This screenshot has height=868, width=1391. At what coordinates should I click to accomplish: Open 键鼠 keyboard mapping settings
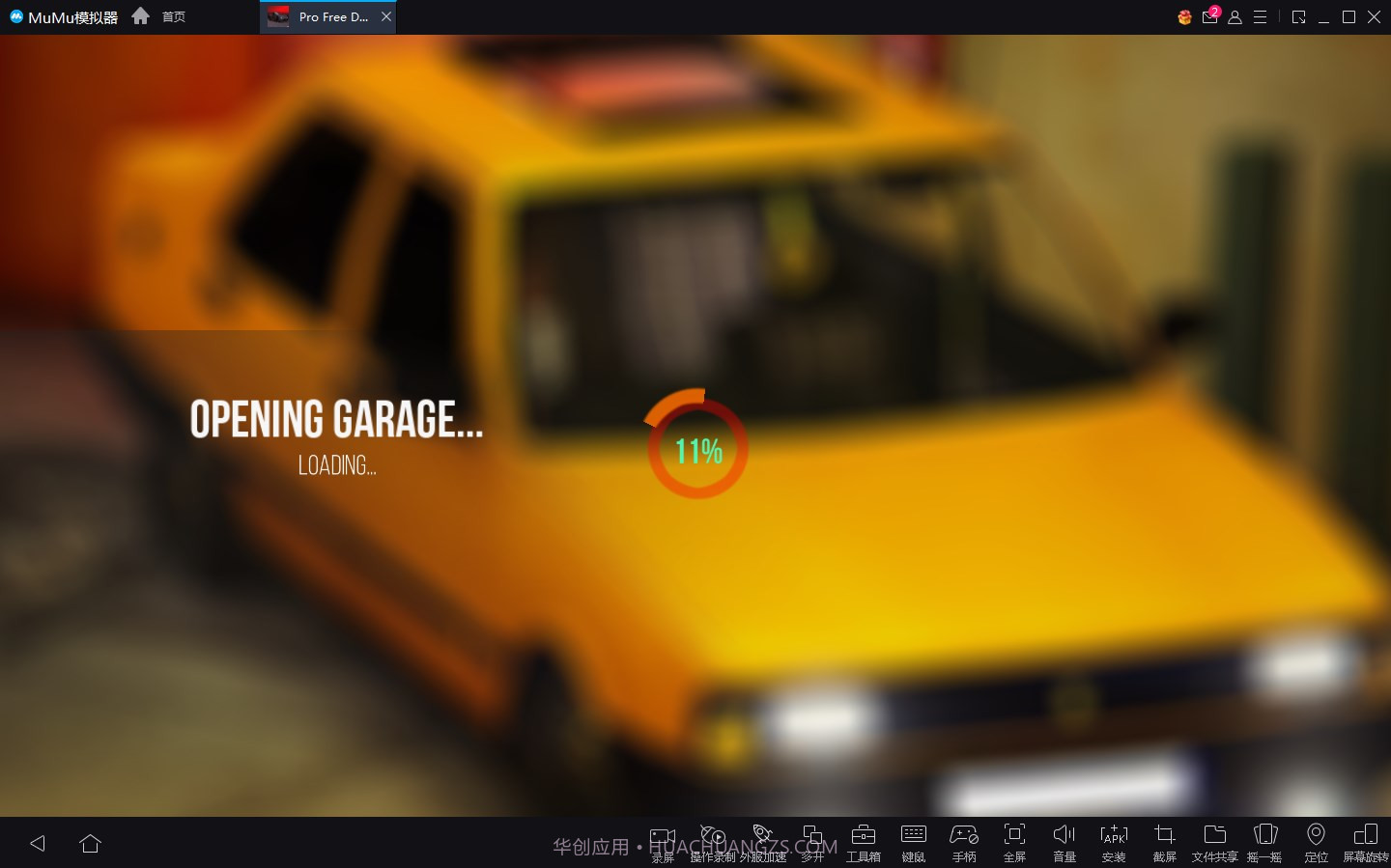click(x=913, y=838)
